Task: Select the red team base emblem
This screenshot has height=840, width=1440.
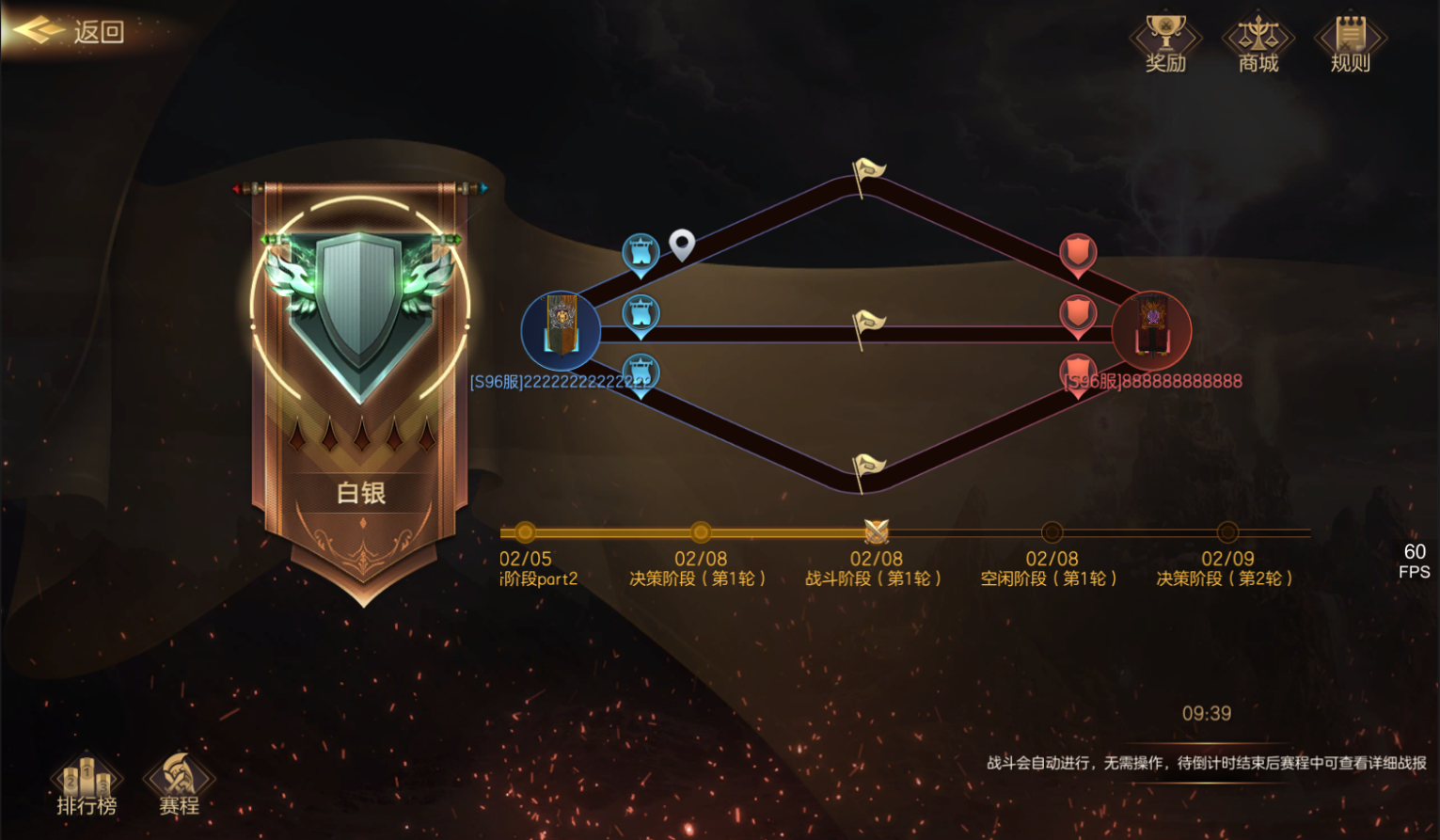Action: click(x=1151, y=330)
